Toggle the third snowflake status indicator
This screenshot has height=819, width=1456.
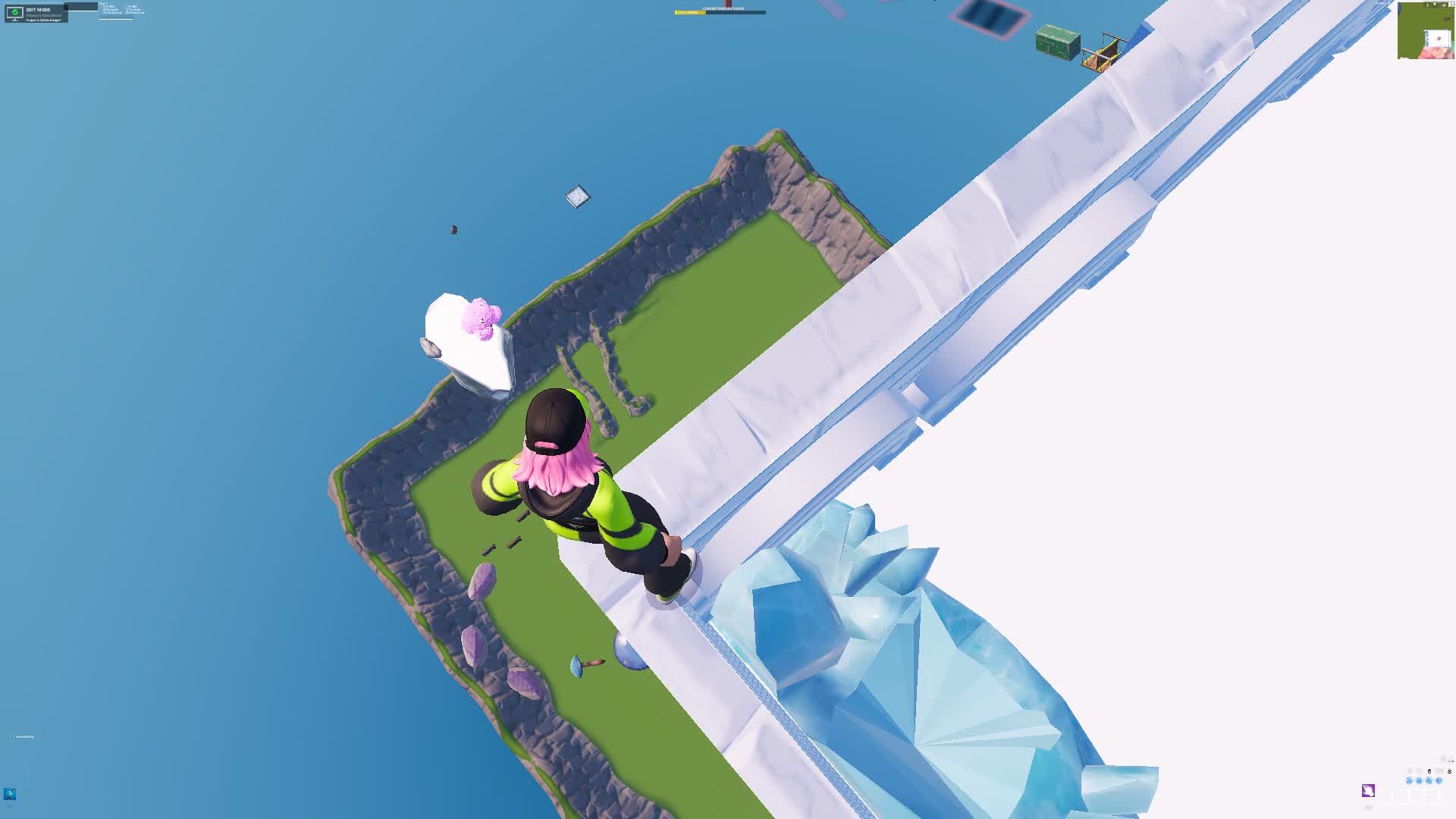(x=1429, y=780)
